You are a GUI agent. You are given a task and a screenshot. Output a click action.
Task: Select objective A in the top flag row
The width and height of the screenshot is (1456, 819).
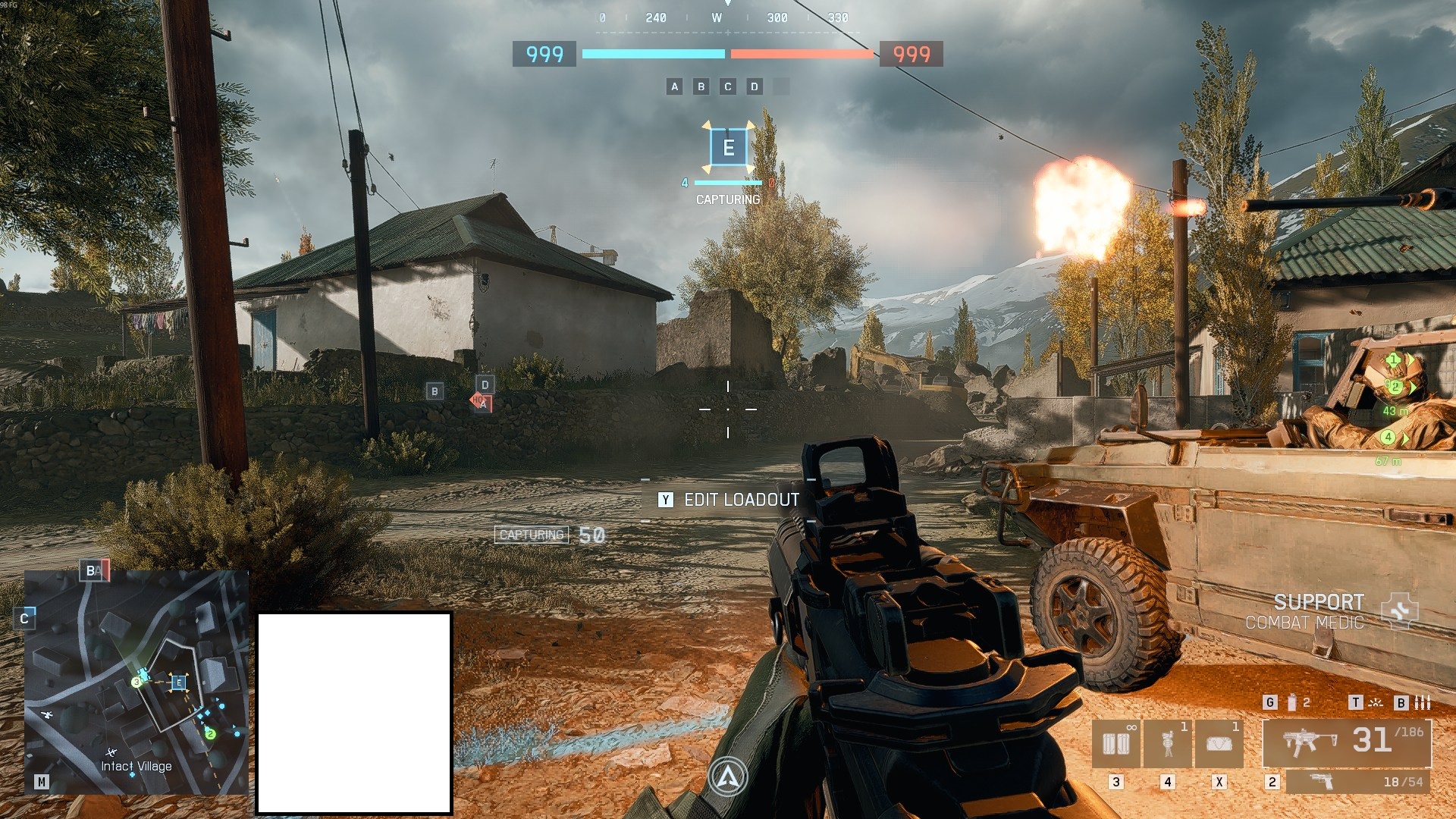[x=674, y=86]
